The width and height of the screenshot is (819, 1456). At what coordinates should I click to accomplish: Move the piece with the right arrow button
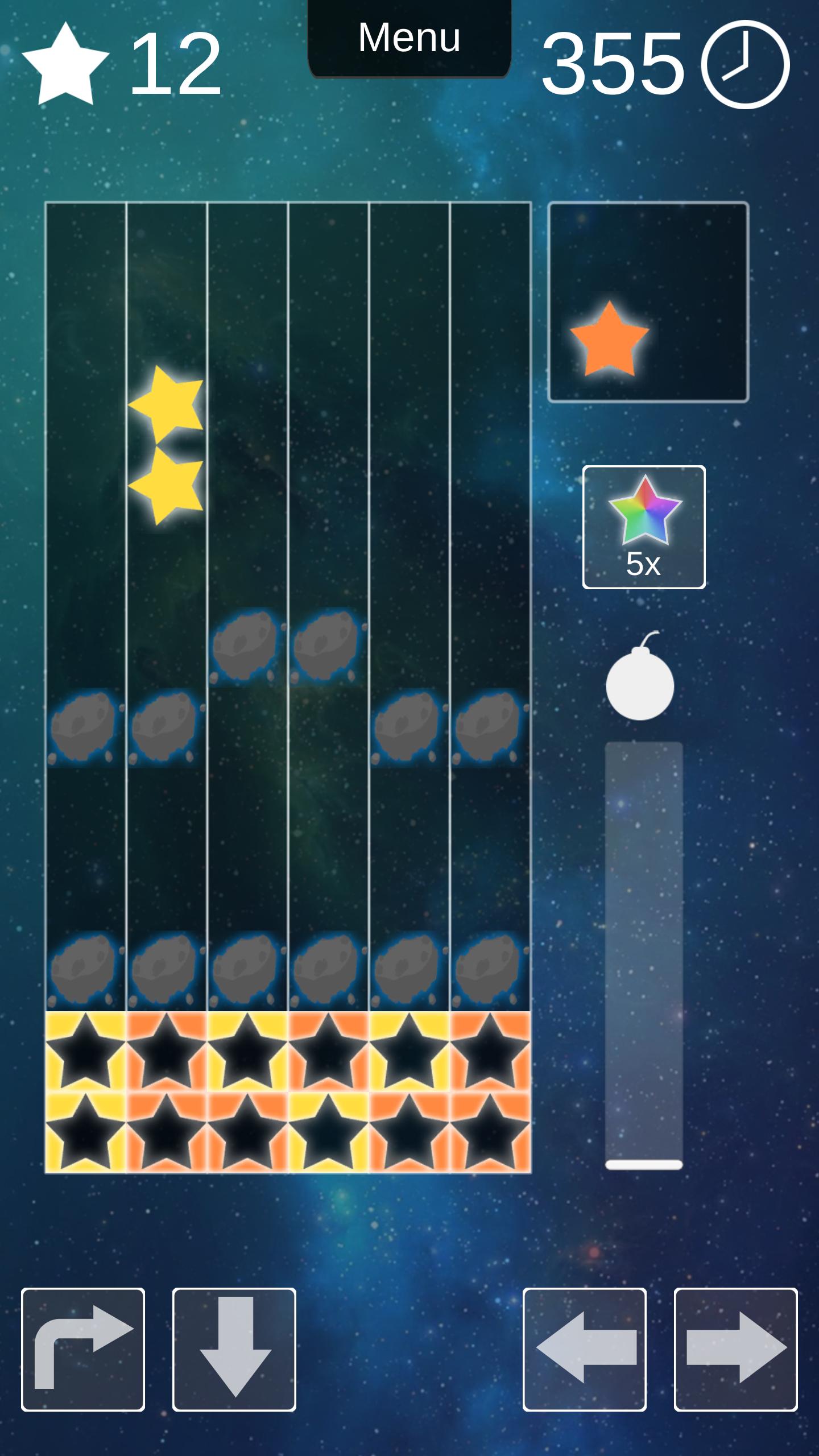736,1349
